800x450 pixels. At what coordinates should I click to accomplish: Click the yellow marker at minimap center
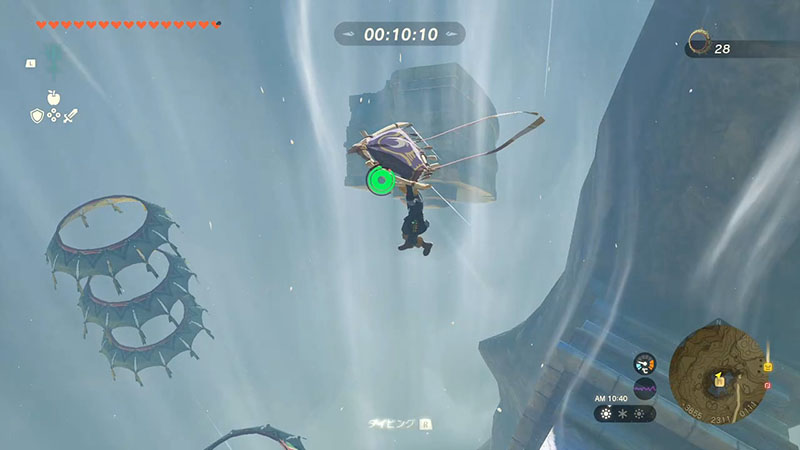[x=718, y=380]
